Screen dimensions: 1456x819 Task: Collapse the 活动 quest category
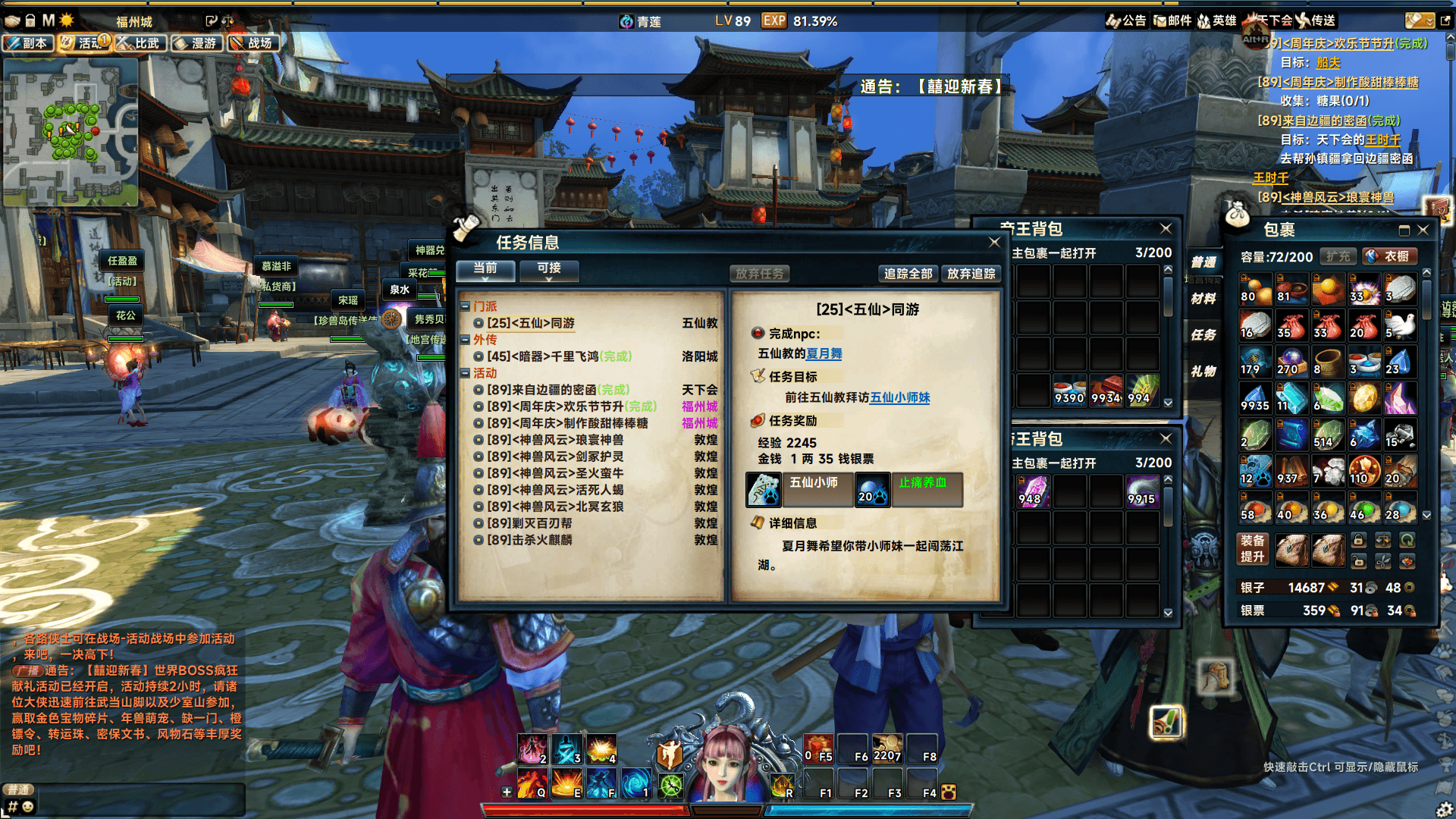pos(465,373)
